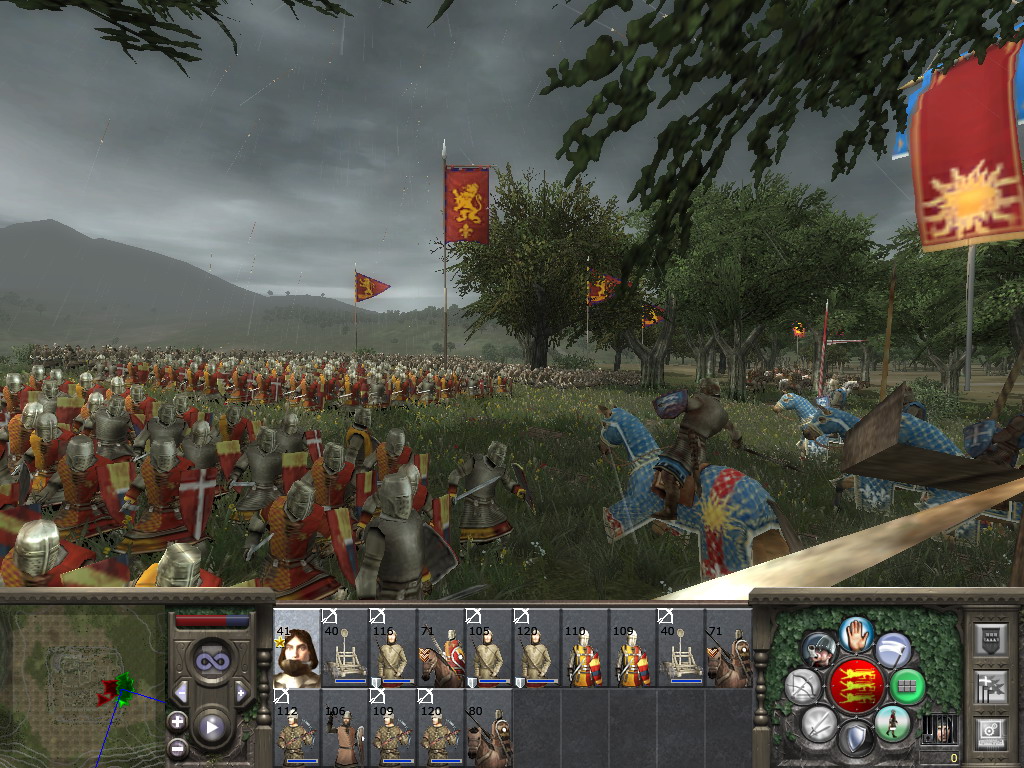Select the general's portrait unit card
Viewport: 1024px width, 768px height.
click(x=297, y=647)
